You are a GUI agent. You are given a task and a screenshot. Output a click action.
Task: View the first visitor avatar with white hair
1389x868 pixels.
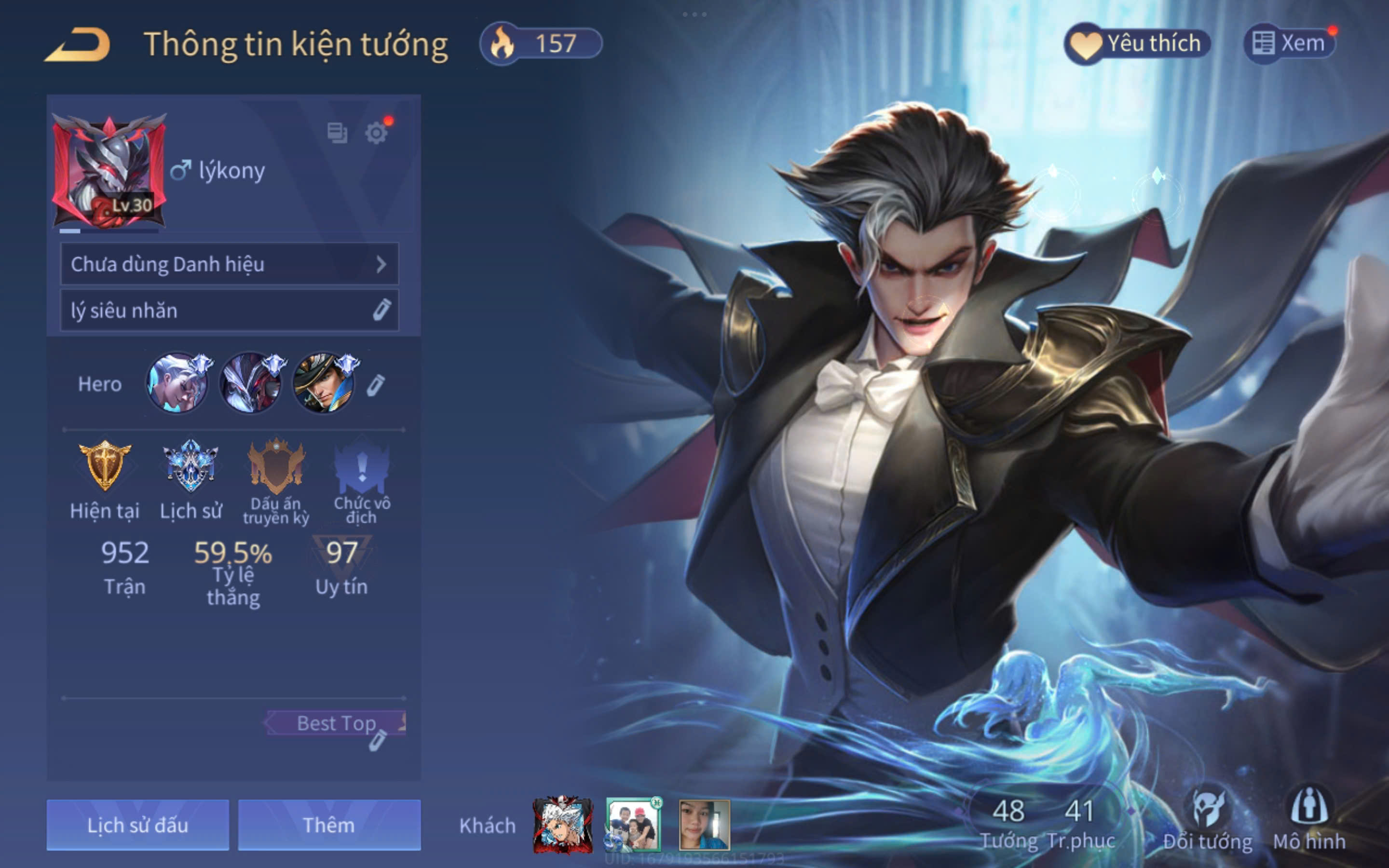click(562, 825)
